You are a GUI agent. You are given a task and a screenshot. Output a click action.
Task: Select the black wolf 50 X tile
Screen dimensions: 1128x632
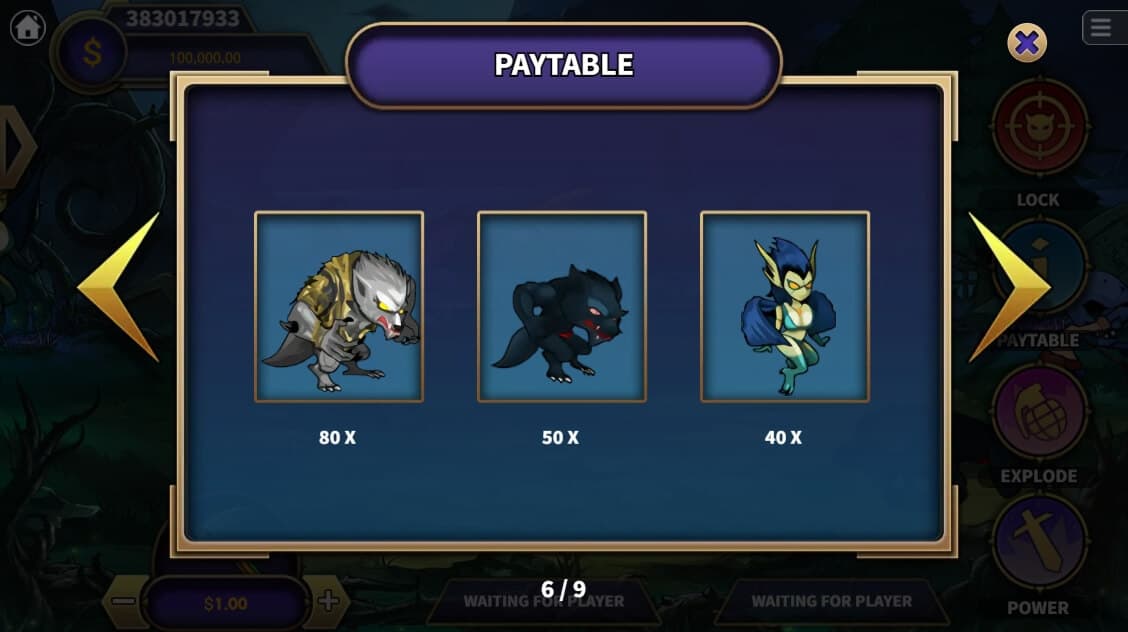(x=562, y=307)
